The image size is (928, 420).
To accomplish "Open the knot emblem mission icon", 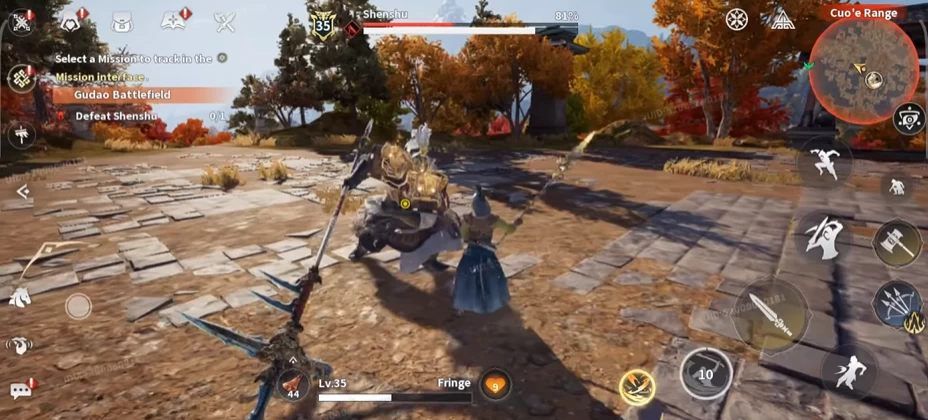I will (21, 77).
